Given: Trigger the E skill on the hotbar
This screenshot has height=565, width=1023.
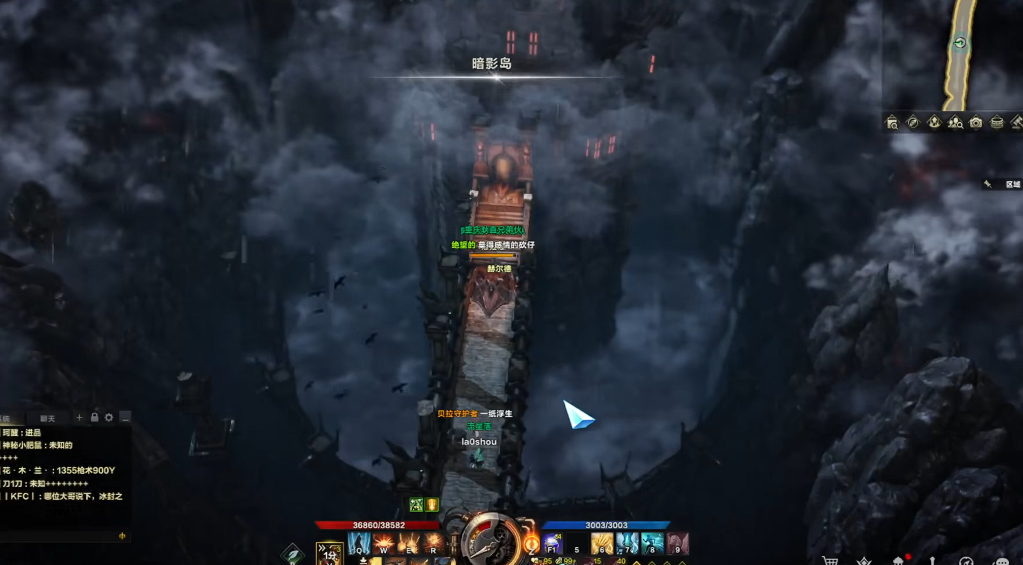Looking at the screenshot, I should [x=408, y=543].
